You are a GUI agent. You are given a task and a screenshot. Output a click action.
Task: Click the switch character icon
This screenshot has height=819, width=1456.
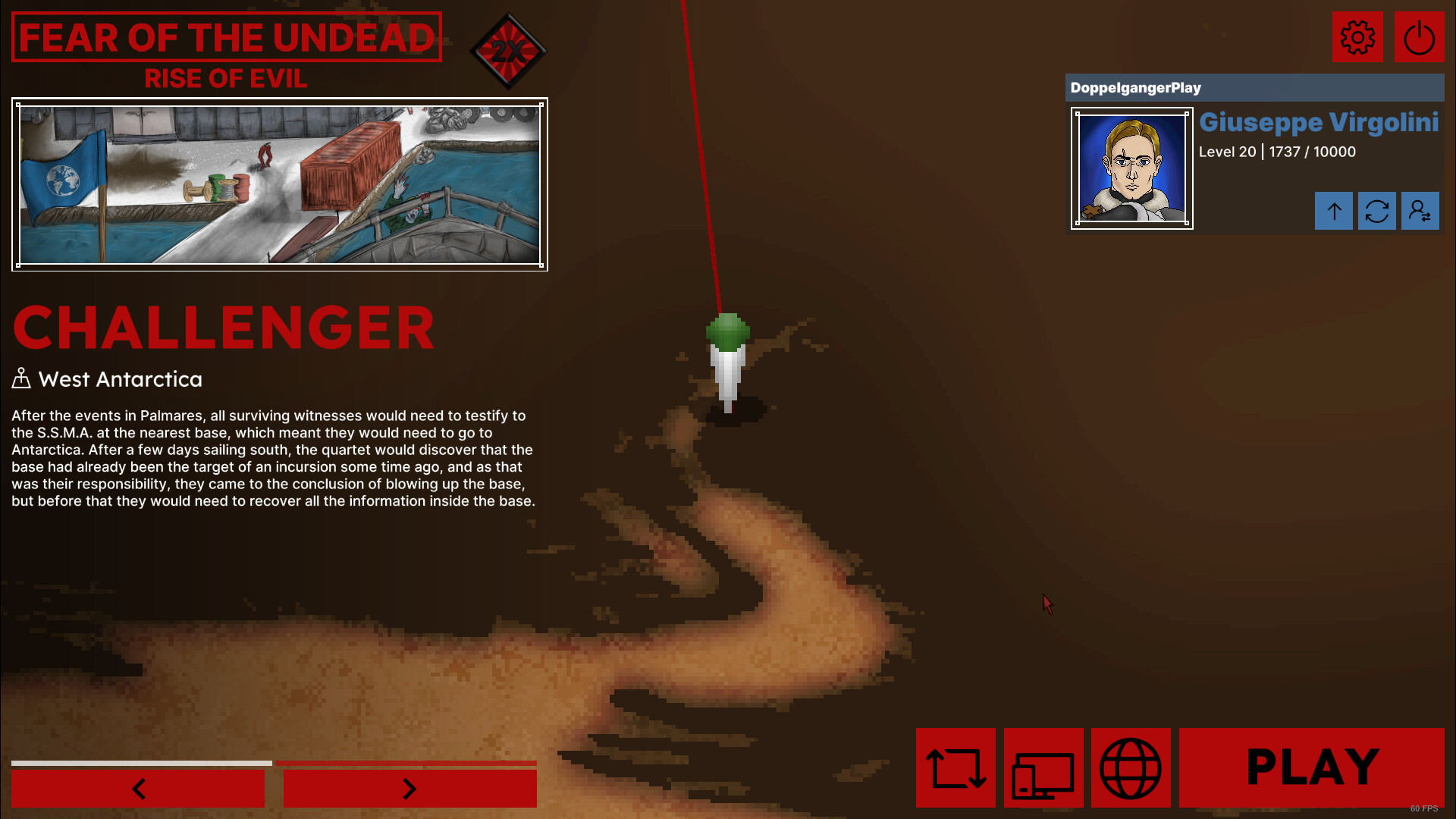[1420, 211]
